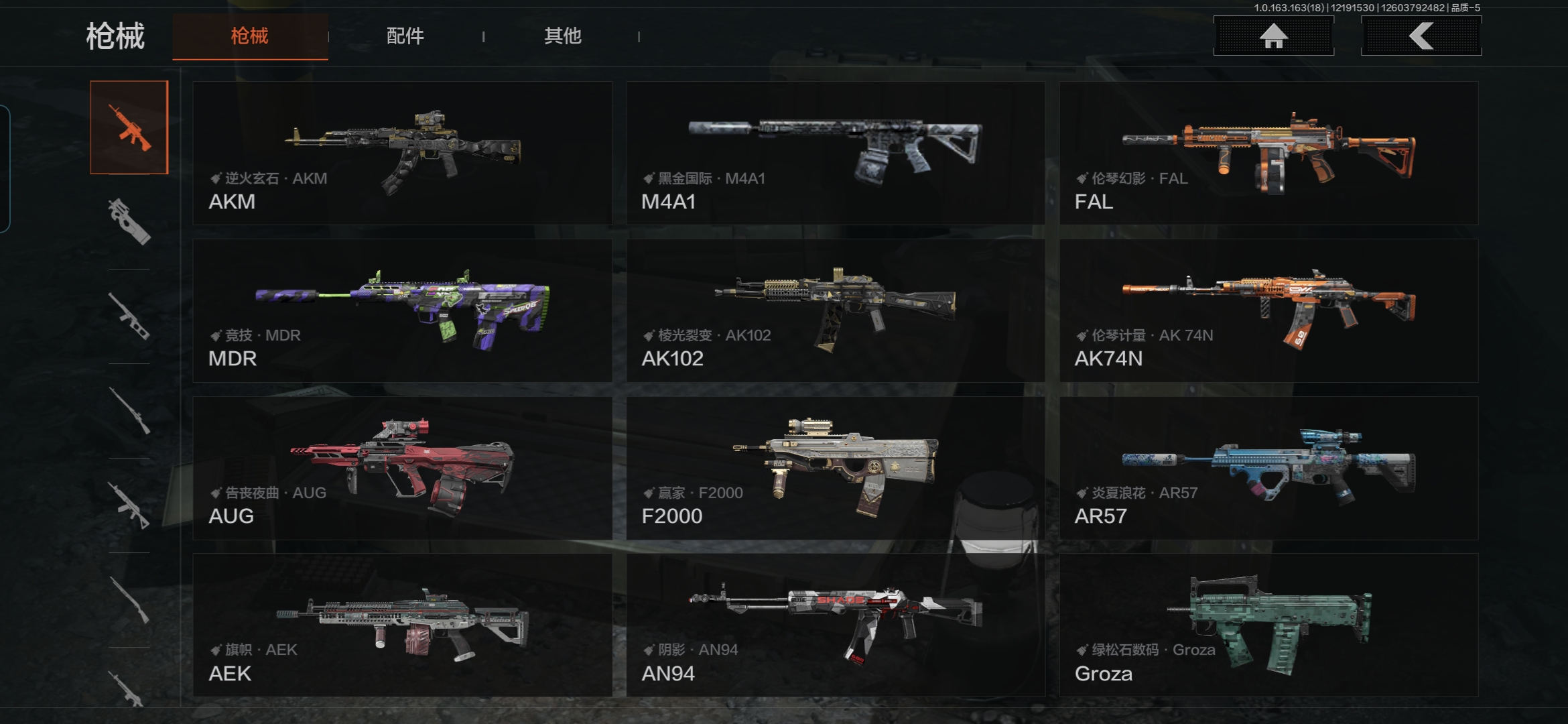Switch to the 枪械 tab

pos(249,36)
